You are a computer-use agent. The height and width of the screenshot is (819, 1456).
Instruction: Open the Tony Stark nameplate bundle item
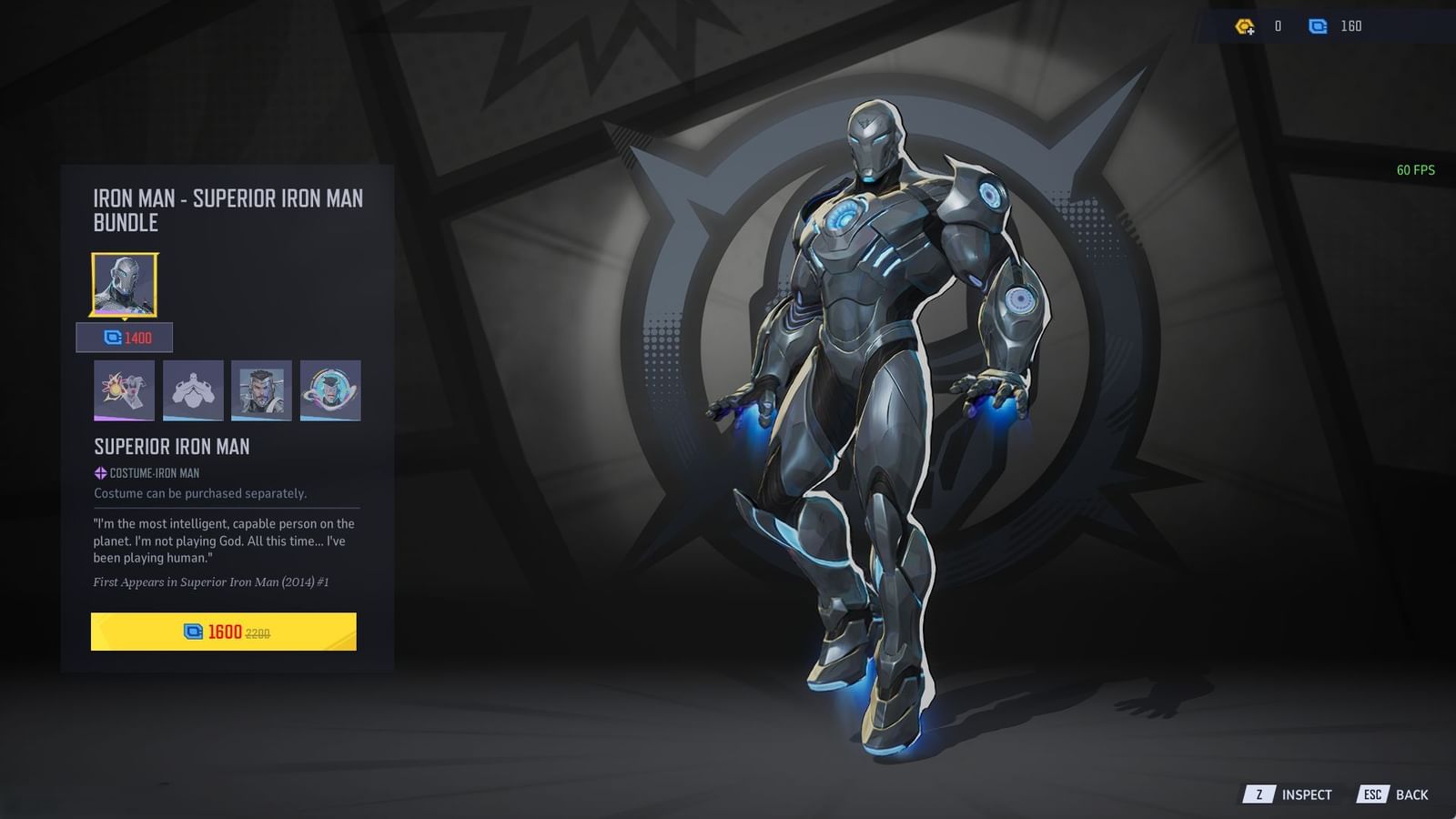262,390
